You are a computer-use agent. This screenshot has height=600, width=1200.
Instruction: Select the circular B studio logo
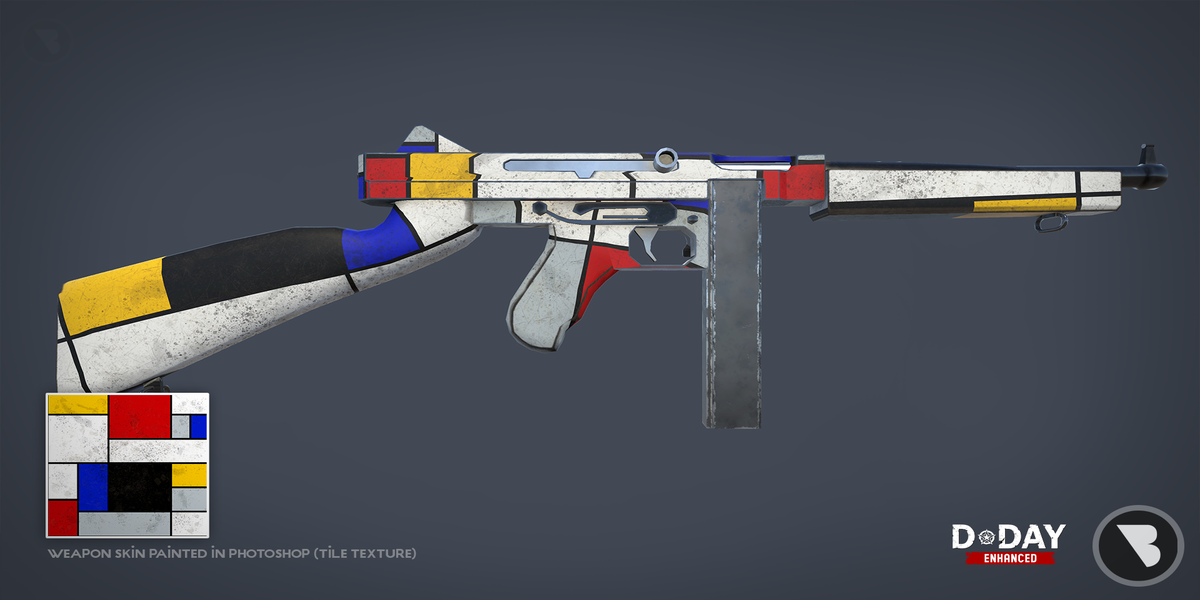pyautogui.click(x=1138, y=544)
